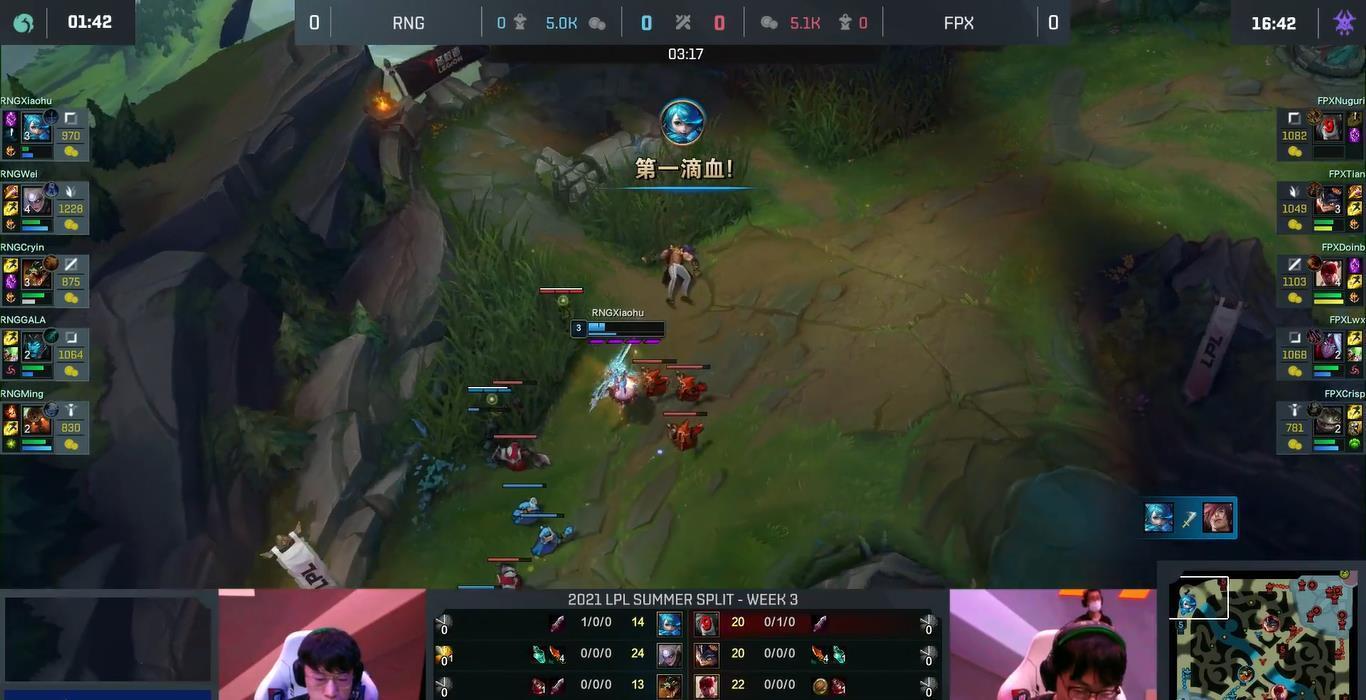Screen dimensions: 1366x700
Task: Click the first blood champion icon banner
Action: pyautogui.click(x=683, y=123)
